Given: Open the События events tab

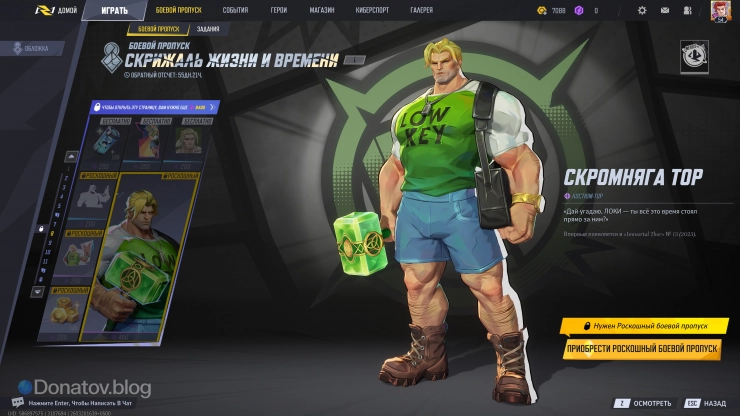Looking at the screenshot, I should pyautogui.click(x=235, y=11).
